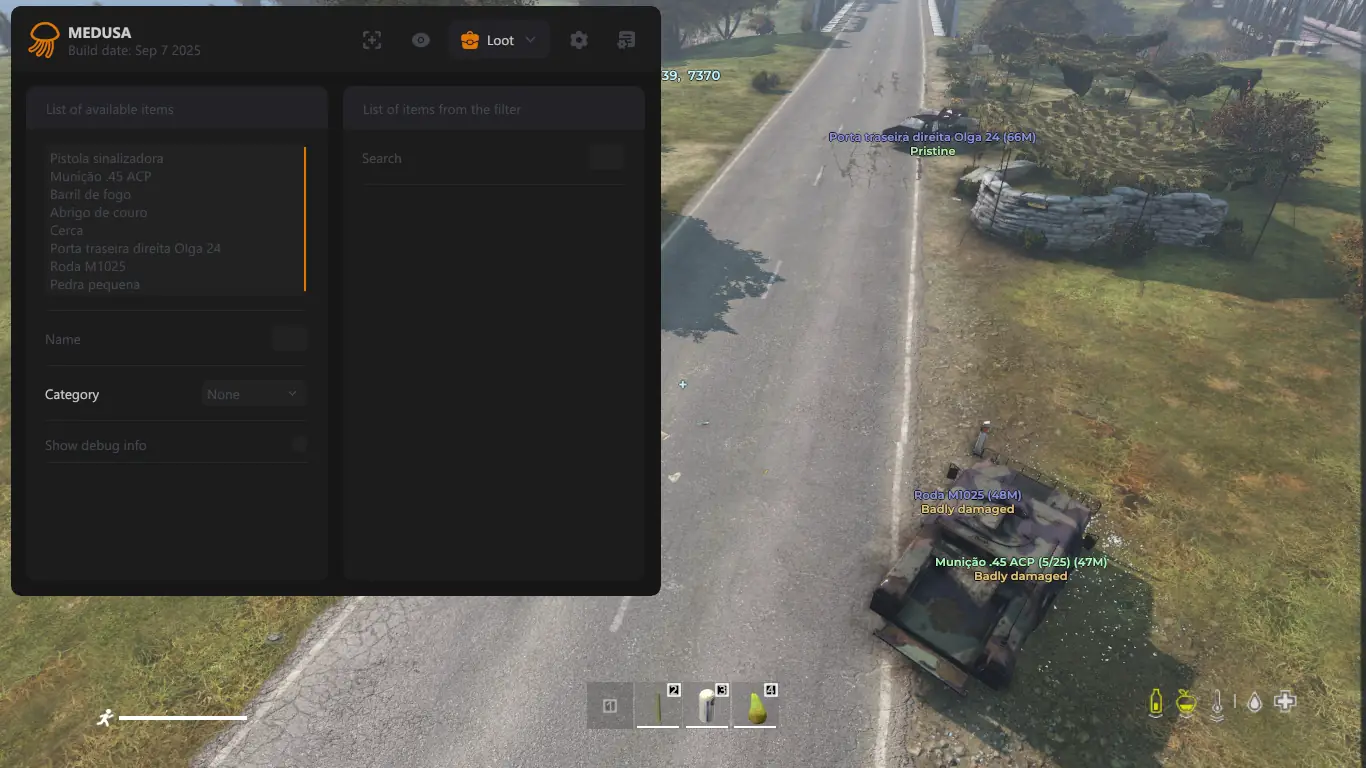This screenshot has height=768, width=1366.
Task: Click the eye icon in the header
Action: (x=421, y=40)
